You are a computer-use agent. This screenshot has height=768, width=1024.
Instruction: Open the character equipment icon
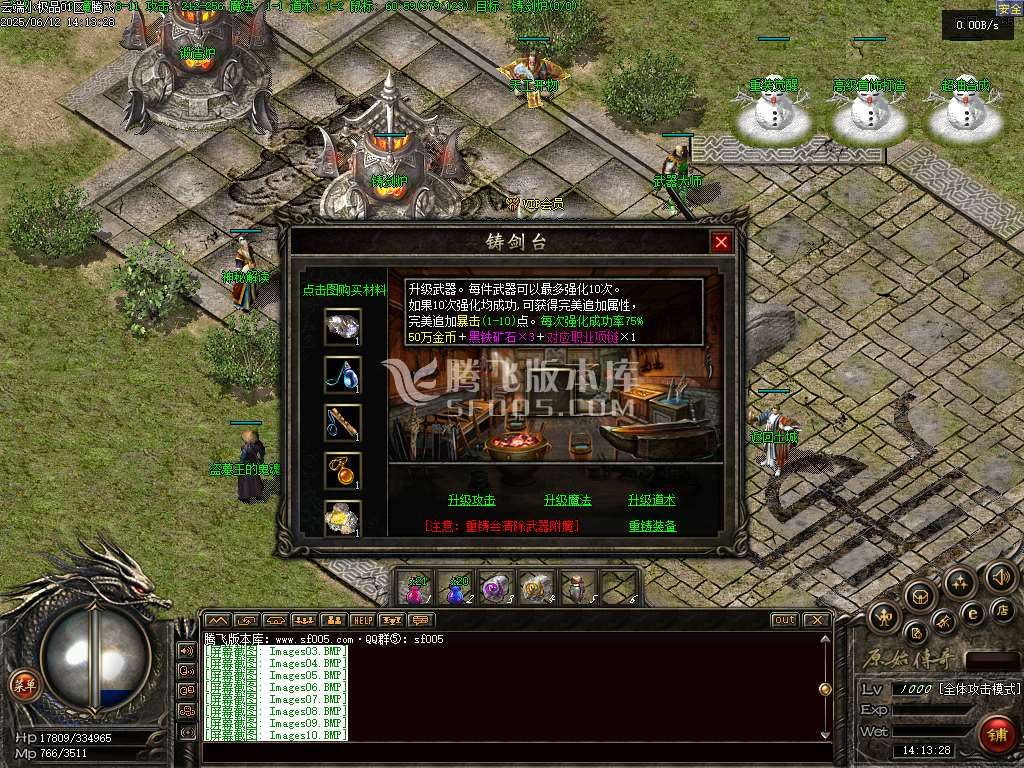tap(885, 617)
